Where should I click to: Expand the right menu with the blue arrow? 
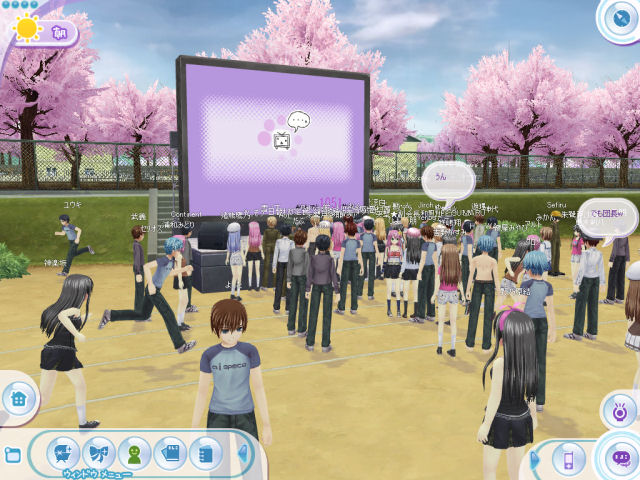[x=535, y=459]
